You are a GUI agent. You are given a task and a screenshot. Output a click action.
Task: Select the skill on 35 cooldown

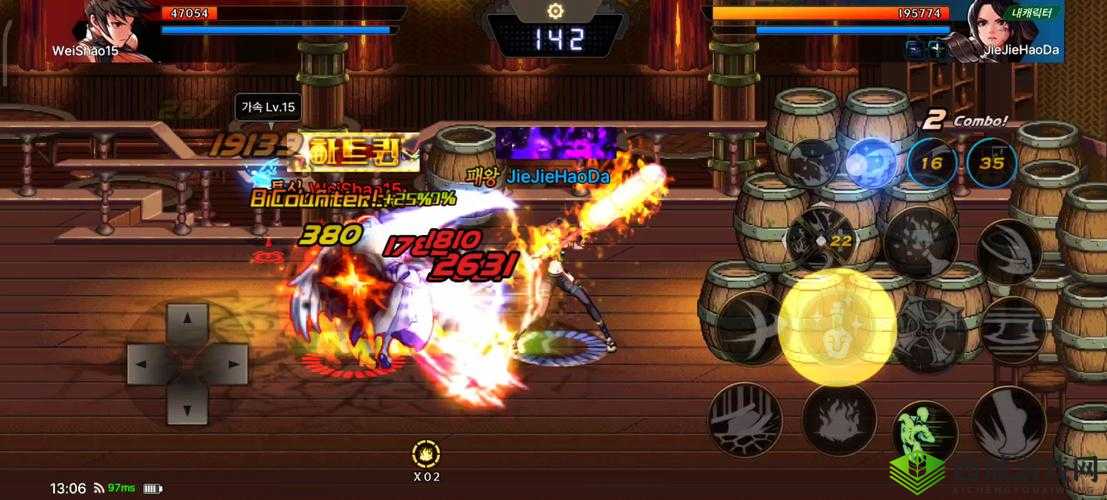[x=991, y=162]
